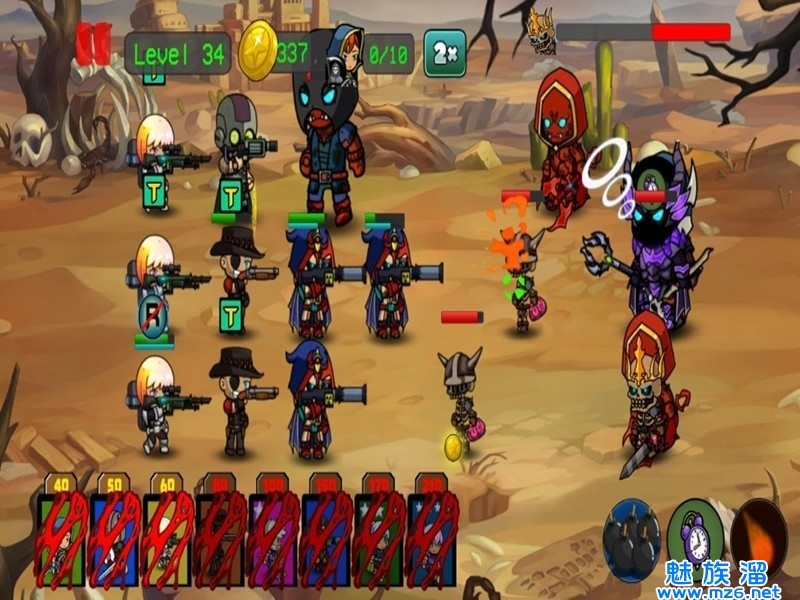Select the 80-cost unit card
Image resolution: width=800 pixels, height=600 pixels.
[221, 537]
